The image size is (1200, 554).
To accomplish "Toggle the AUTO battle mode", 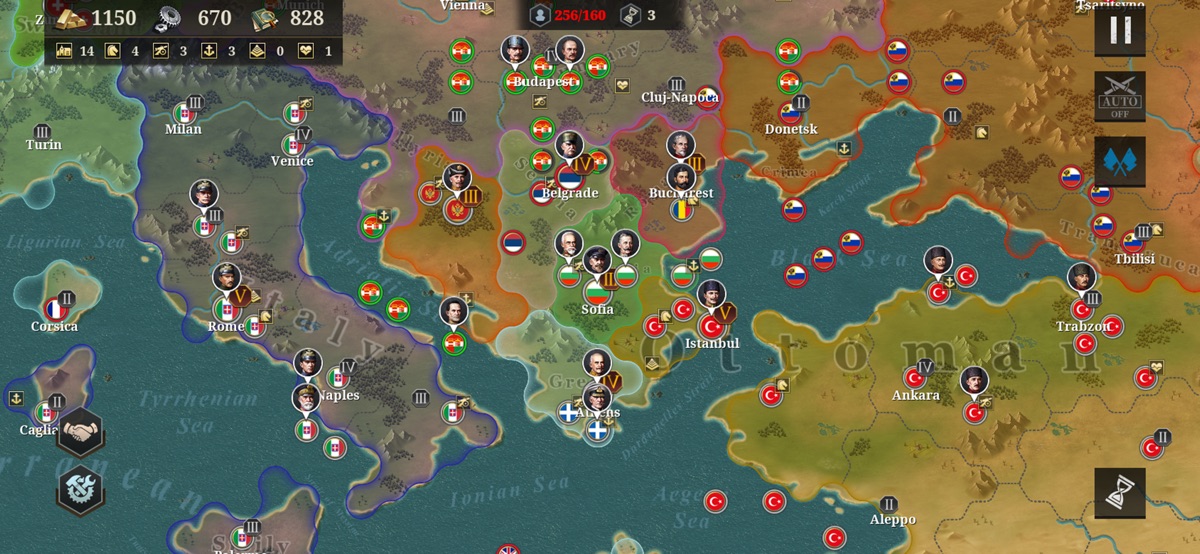I will [1120, 96].
